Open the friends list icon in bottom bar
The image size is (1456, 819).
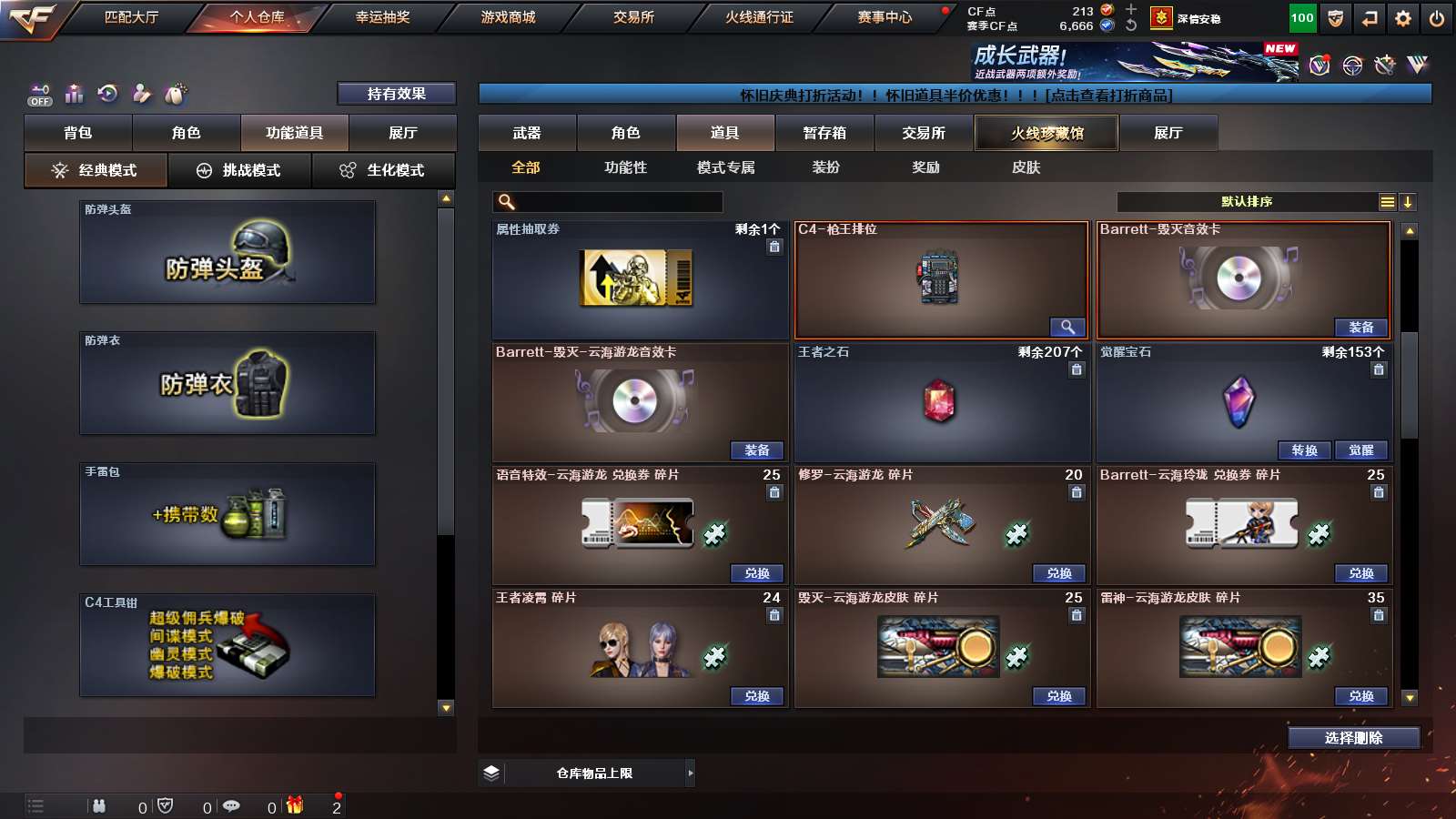coord(100,806)
